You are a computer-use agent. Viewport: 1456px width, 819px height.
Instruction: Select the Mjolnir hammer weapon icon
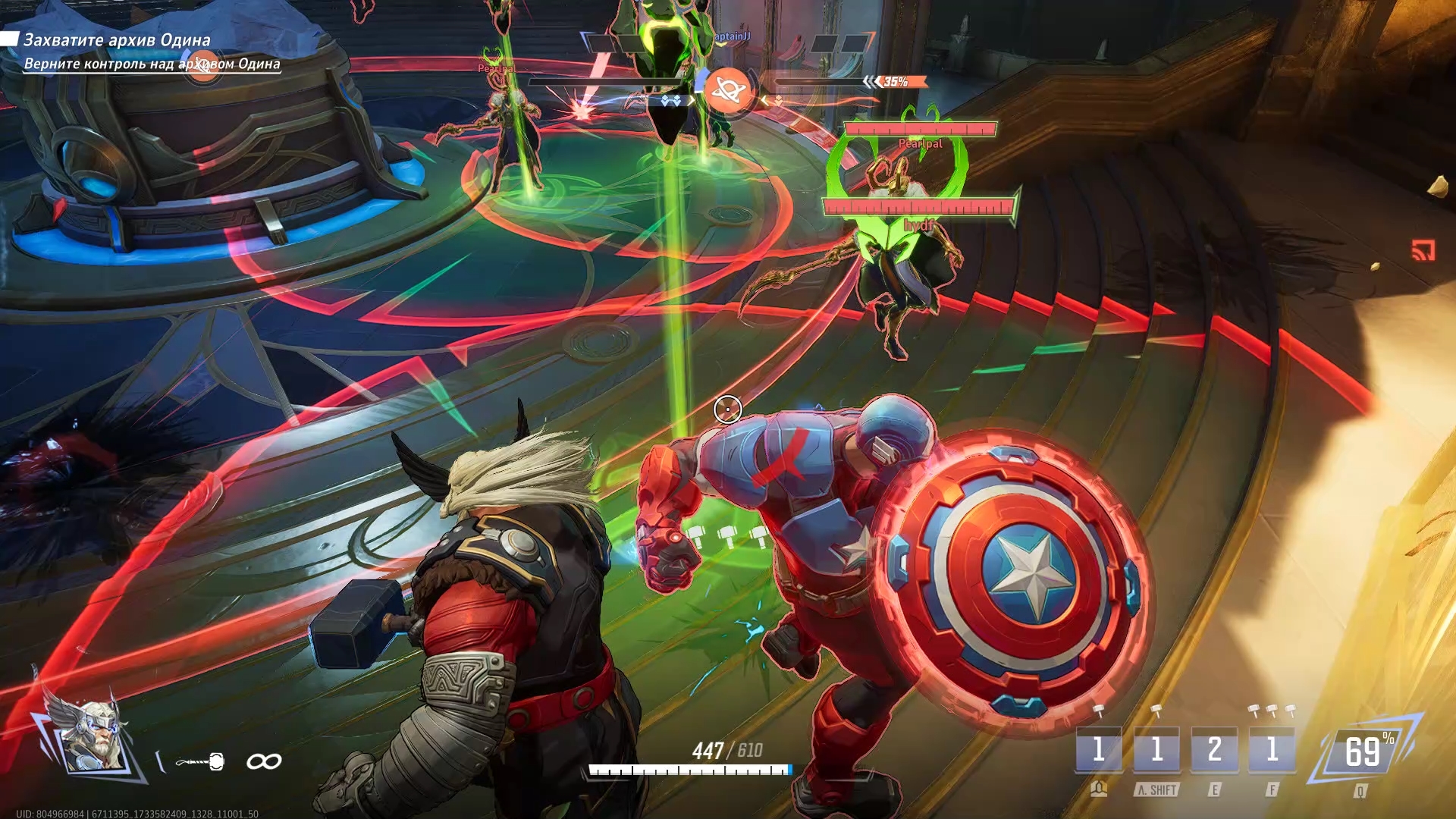click(x=200, y=761)
